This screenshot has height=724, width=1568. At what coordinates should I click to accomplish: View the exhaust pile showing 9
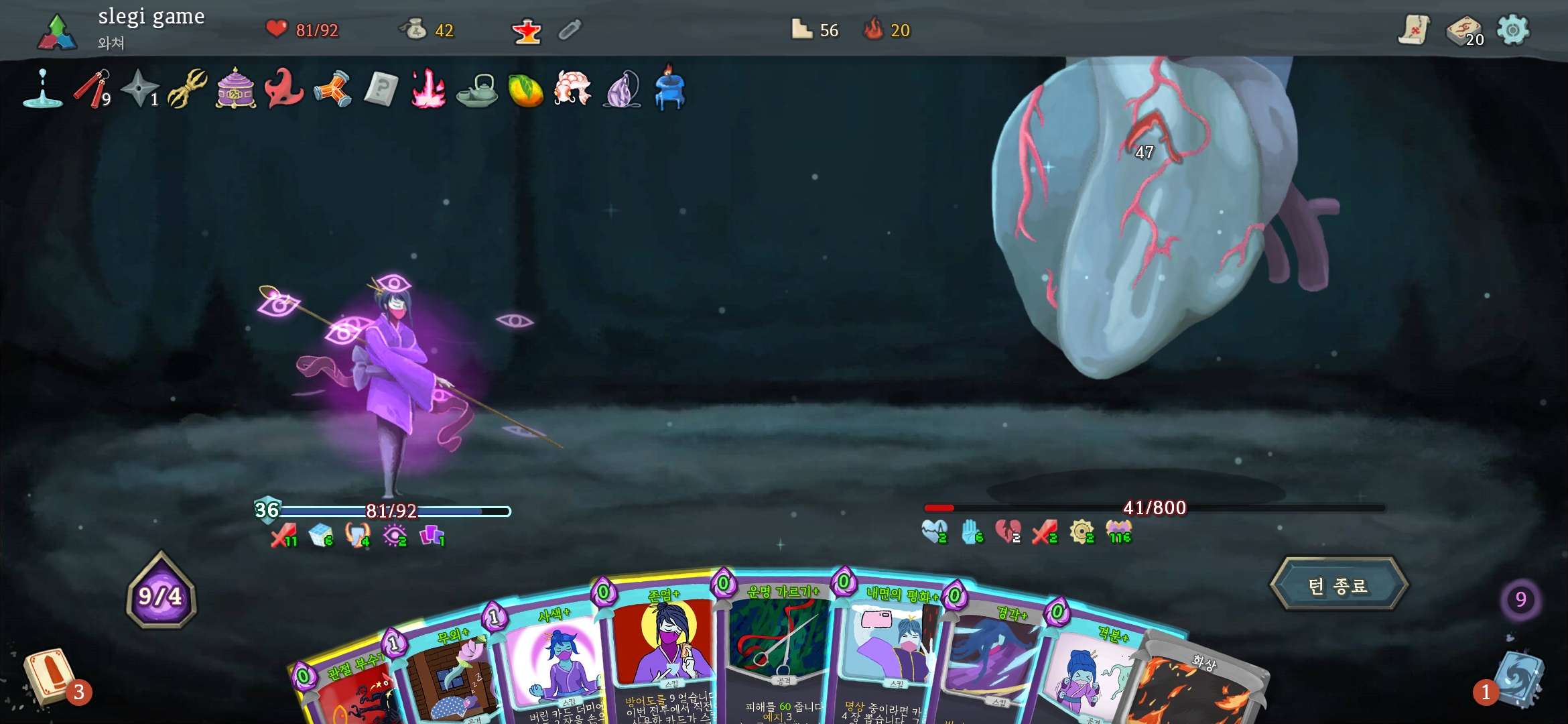pyautogui.click(x=1520, y=599)
